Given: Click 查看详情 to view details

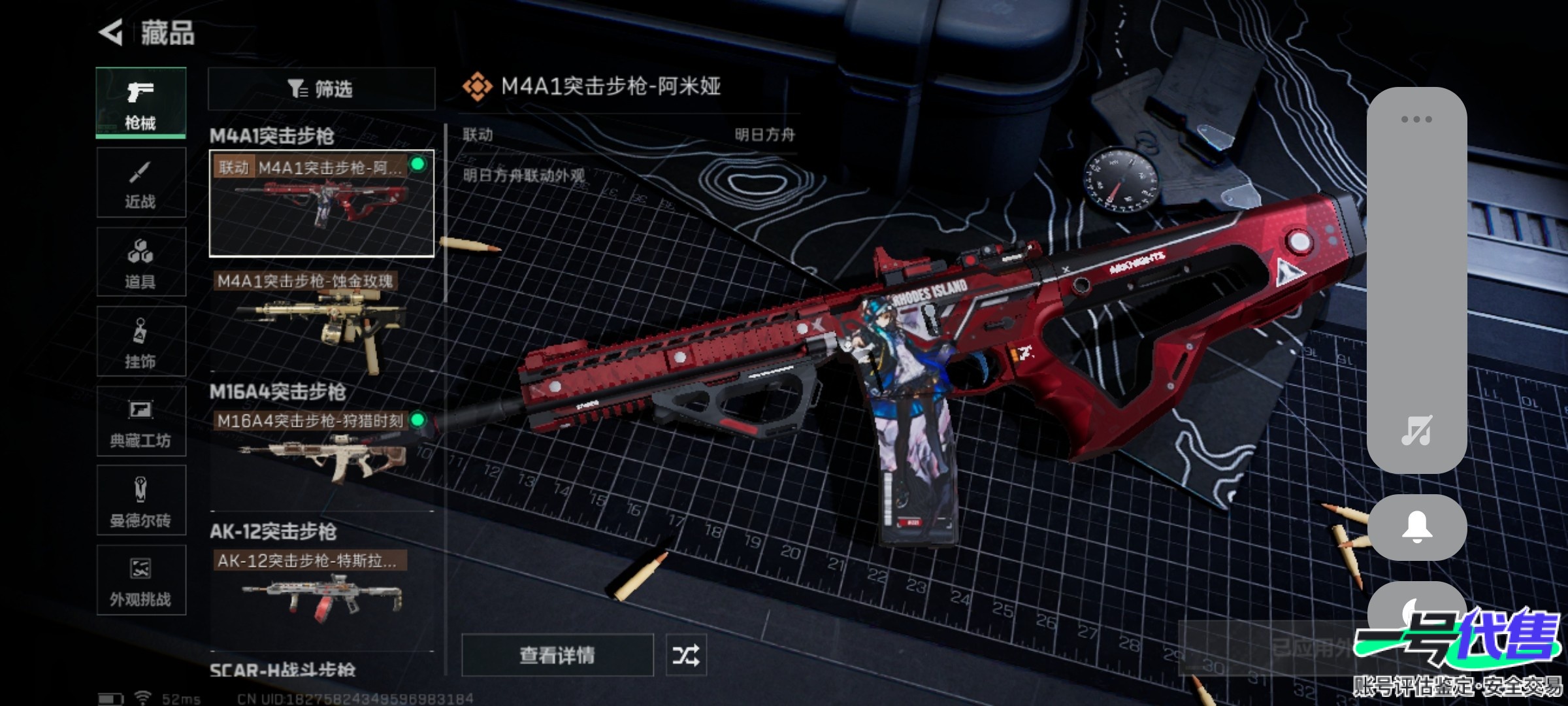Looking at the screenshot, I should point(557,654).
